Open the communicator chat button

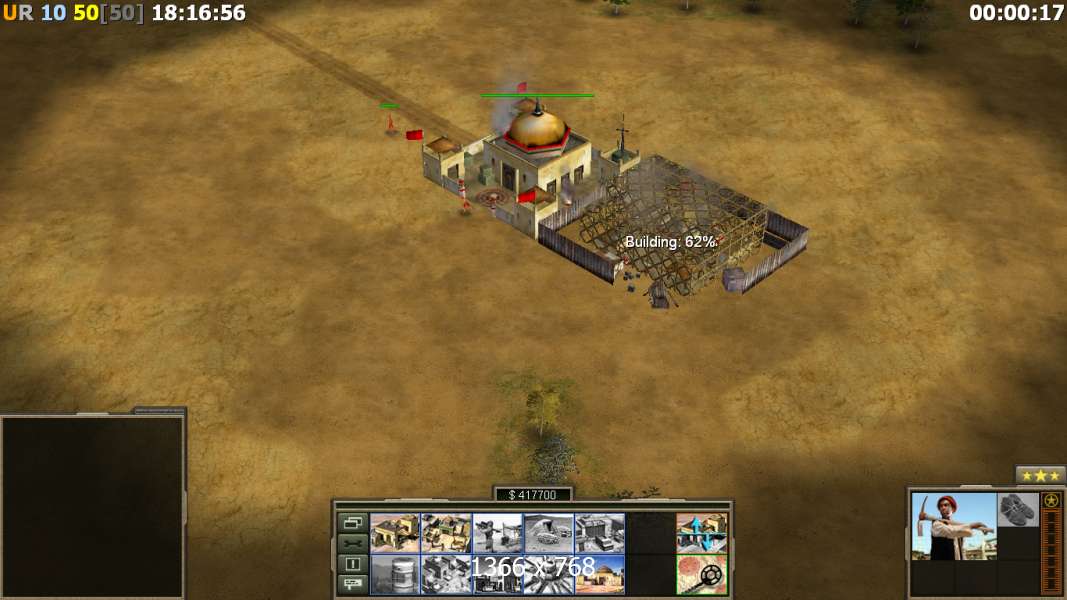tap(352, 584)
